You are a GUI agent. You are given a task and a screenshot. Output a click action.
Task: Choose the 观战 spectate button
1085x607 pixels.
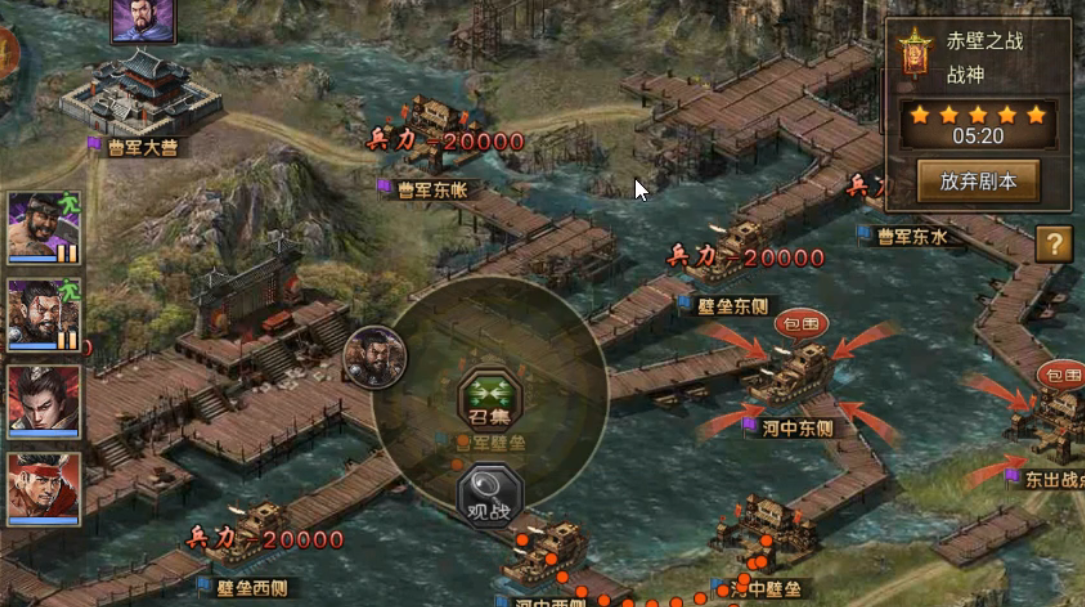point(490,494)
